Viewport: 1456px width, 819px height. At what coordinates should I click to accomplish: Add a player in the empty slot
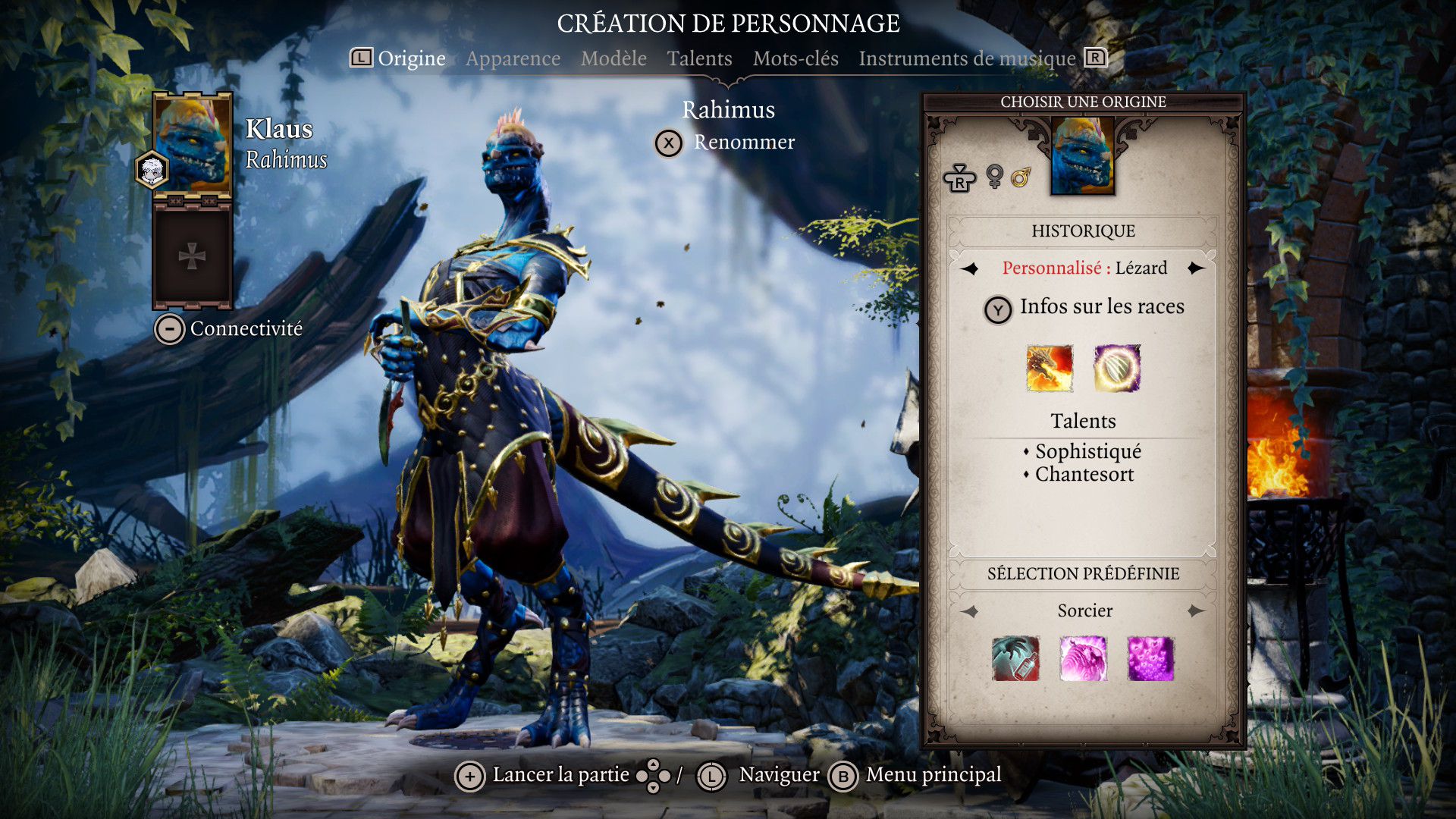(193, 256)
